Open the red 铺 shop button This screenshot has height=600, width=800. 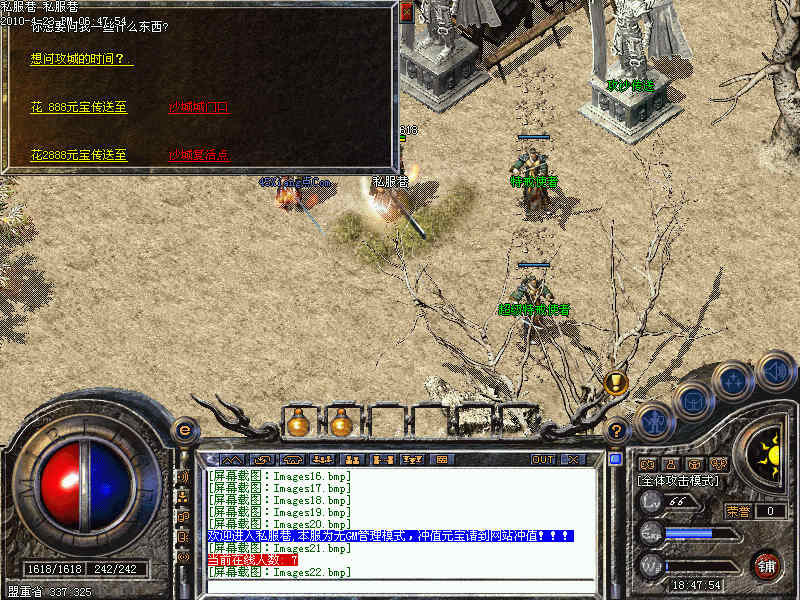pos(767,564)
